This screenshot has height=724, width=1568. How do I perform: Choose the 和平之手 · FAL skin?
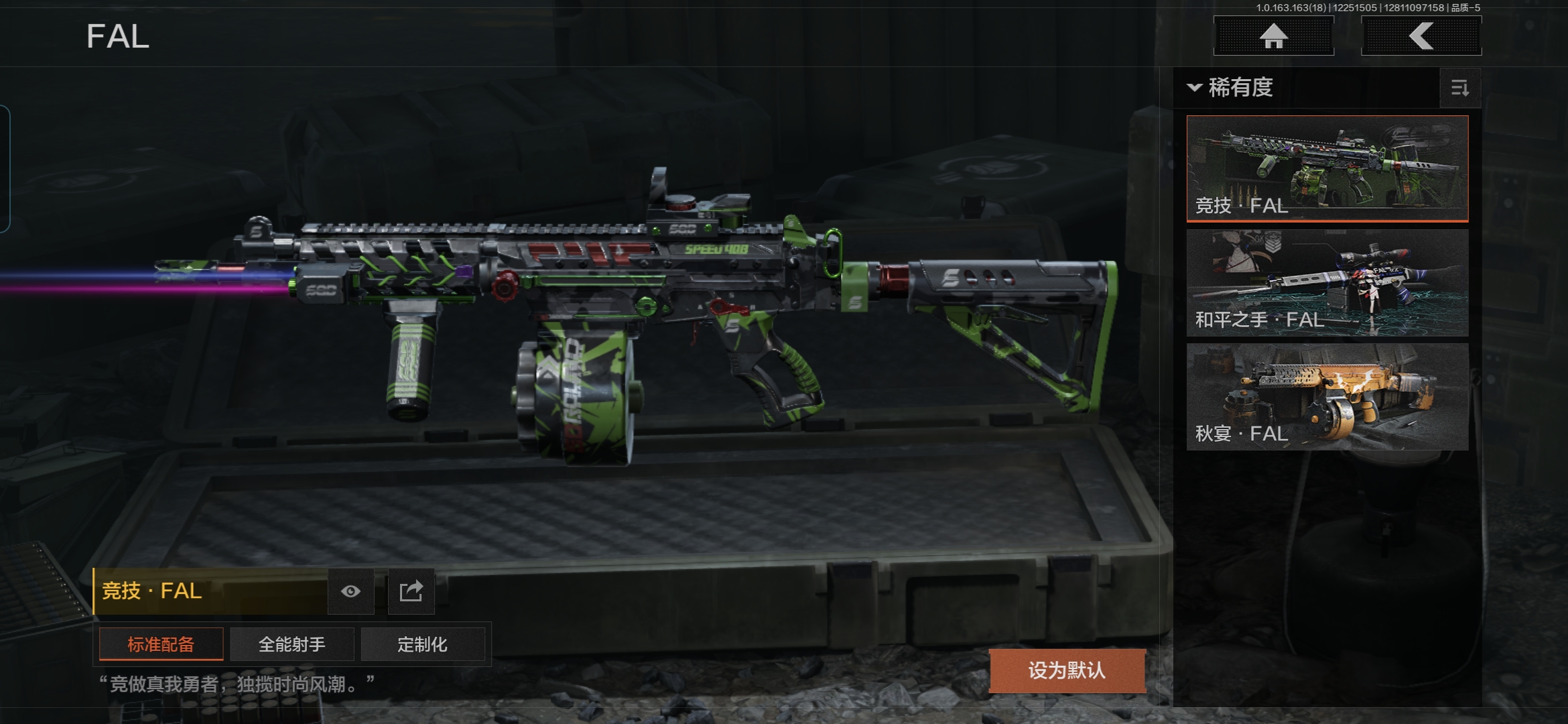[x=1327, y=282]
